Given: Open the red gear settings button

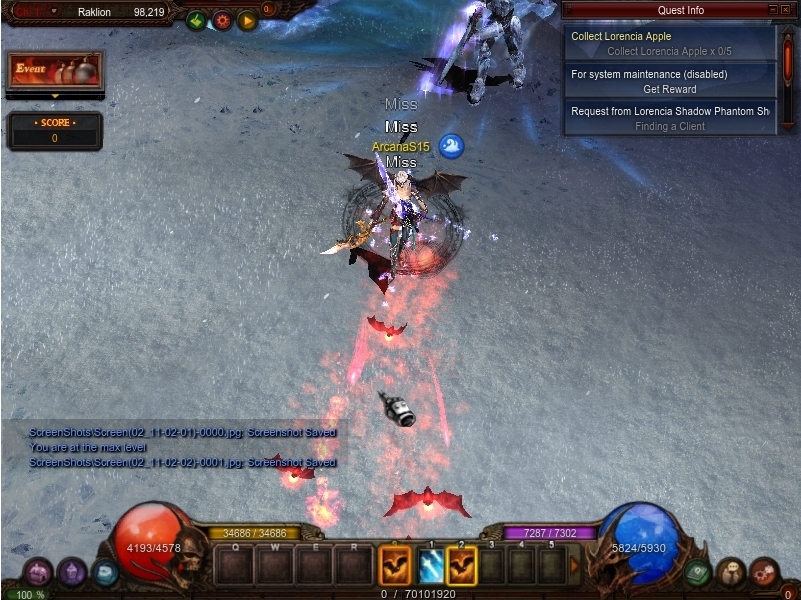Looking at the screenshot, I should coord(222,19).
